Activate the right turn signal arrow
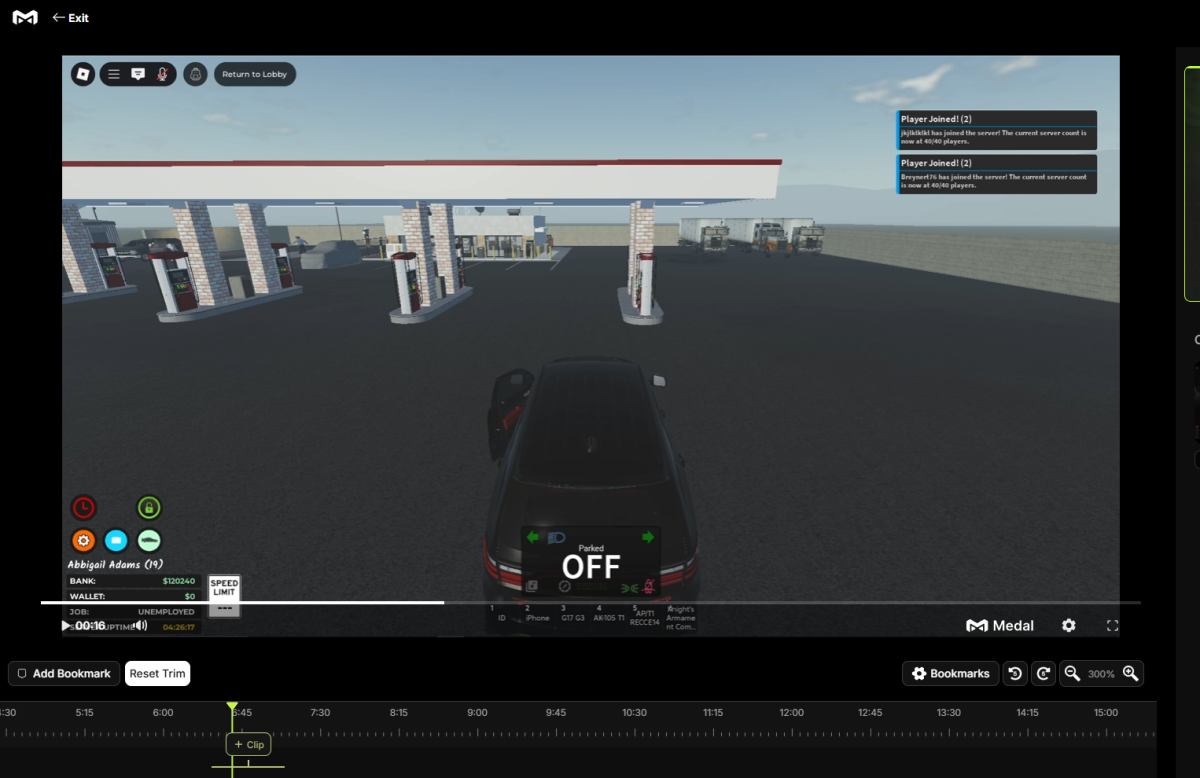 tap(648, 538)
